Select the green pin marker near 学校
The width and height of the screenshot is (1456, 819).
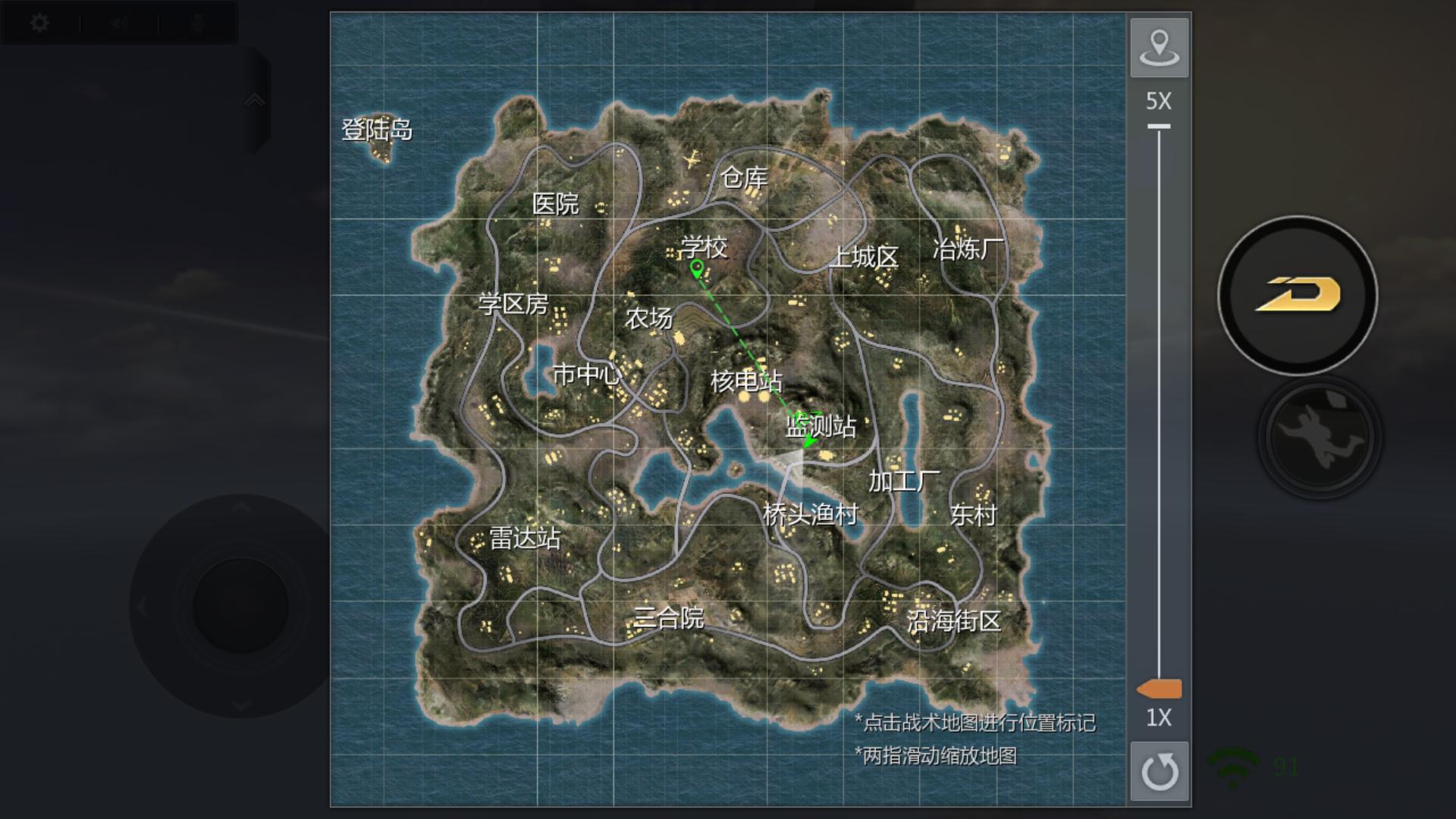pos(697,268)
